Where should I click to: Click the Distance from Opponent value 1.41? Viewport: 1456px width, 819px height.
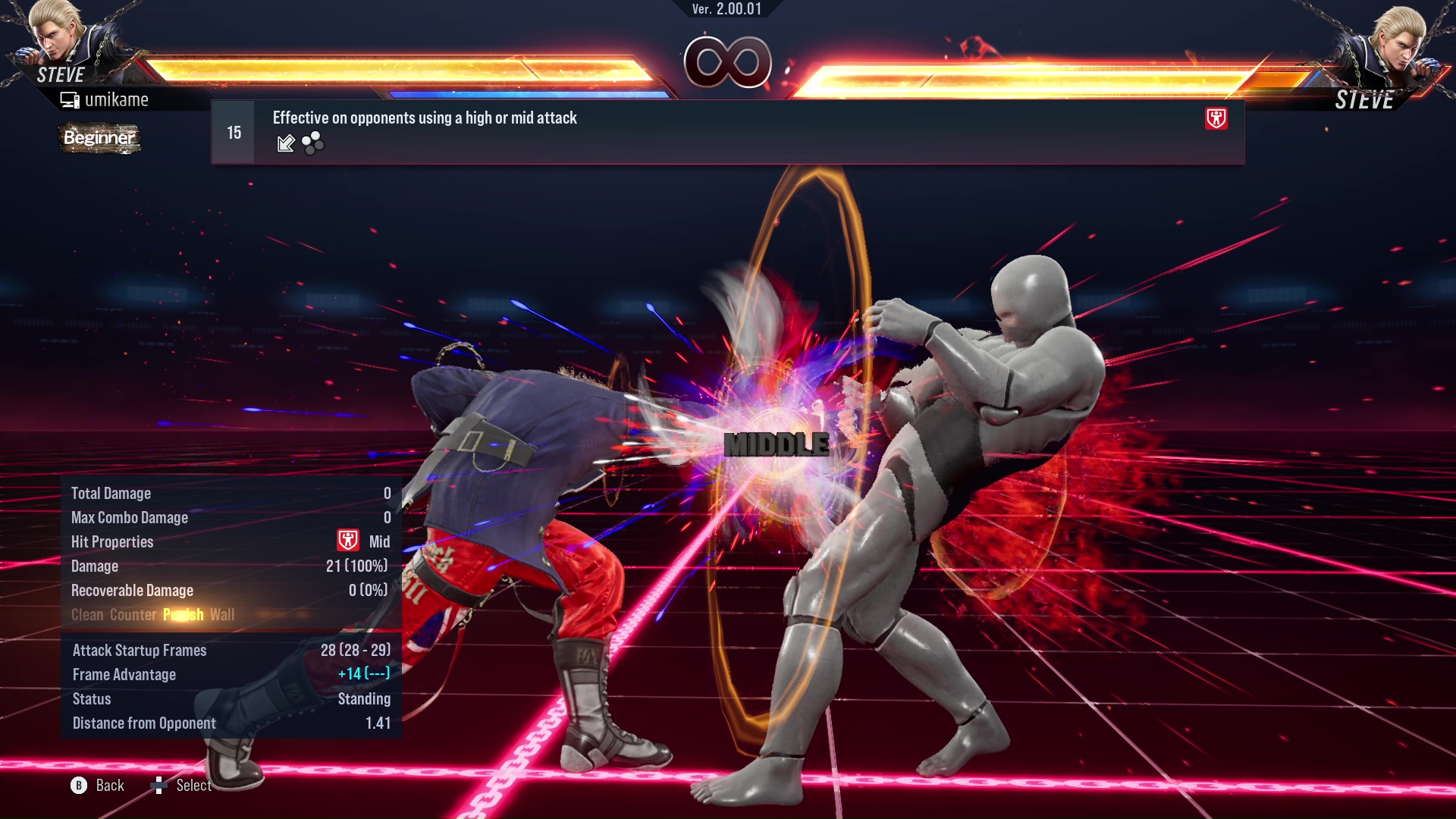[378, 723]
